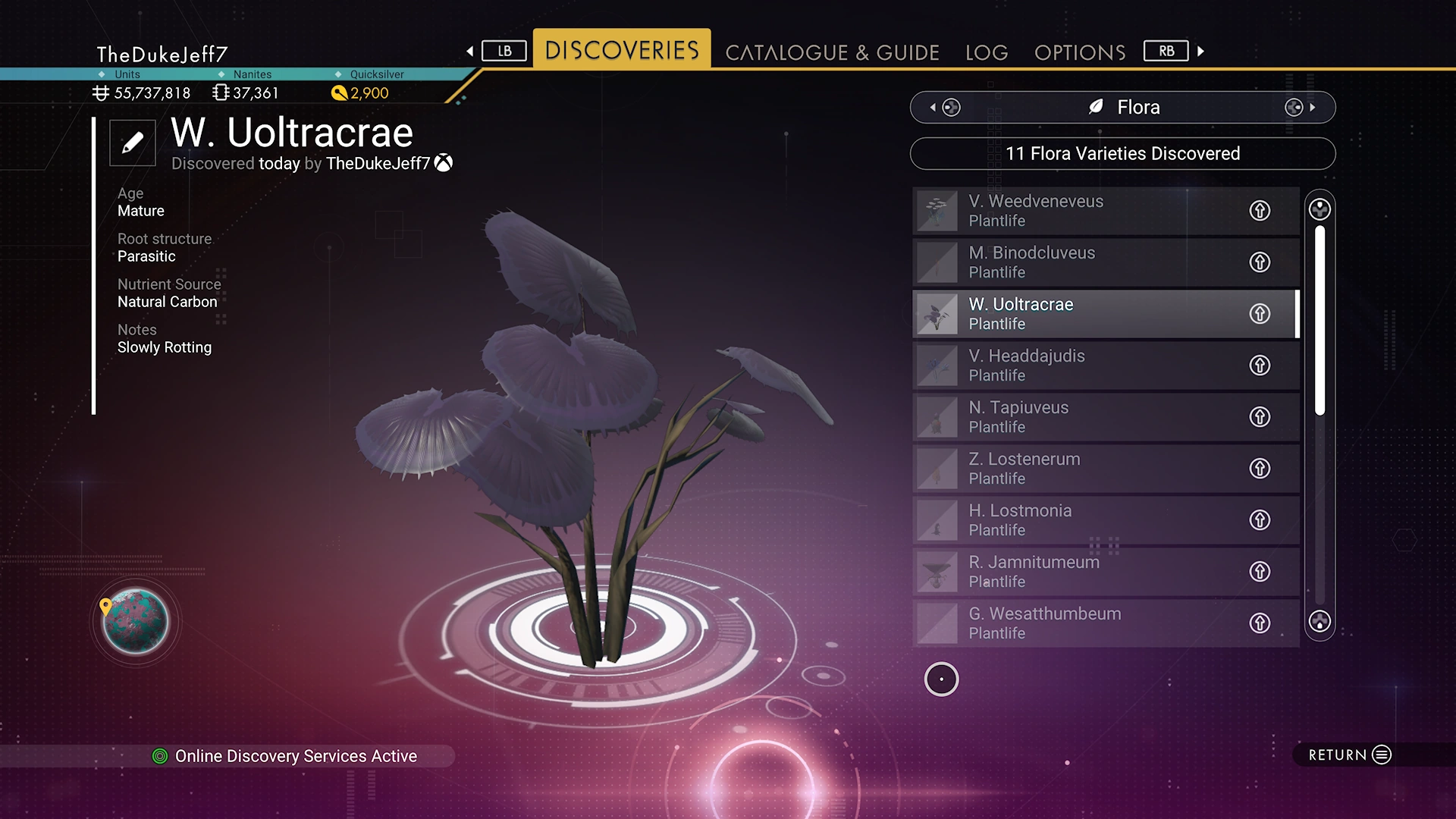The height and width of the screenshot is (819, 1456).
Task: Open the Z. Lostenerum entry
Action: (1077, 469)
